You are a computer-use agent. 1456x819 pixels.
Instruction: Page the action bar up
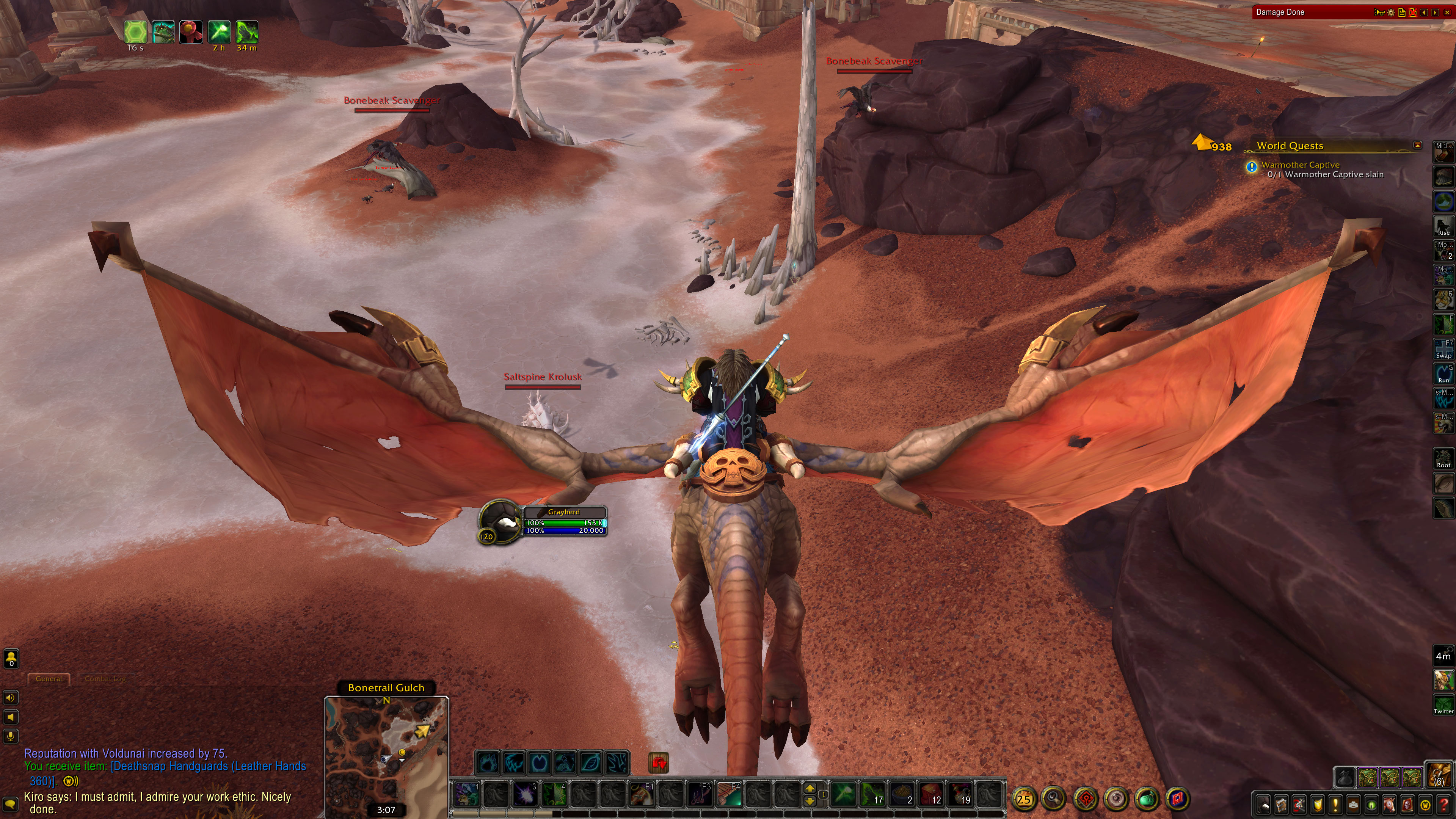pyautogui.click(x=810, y=789)
